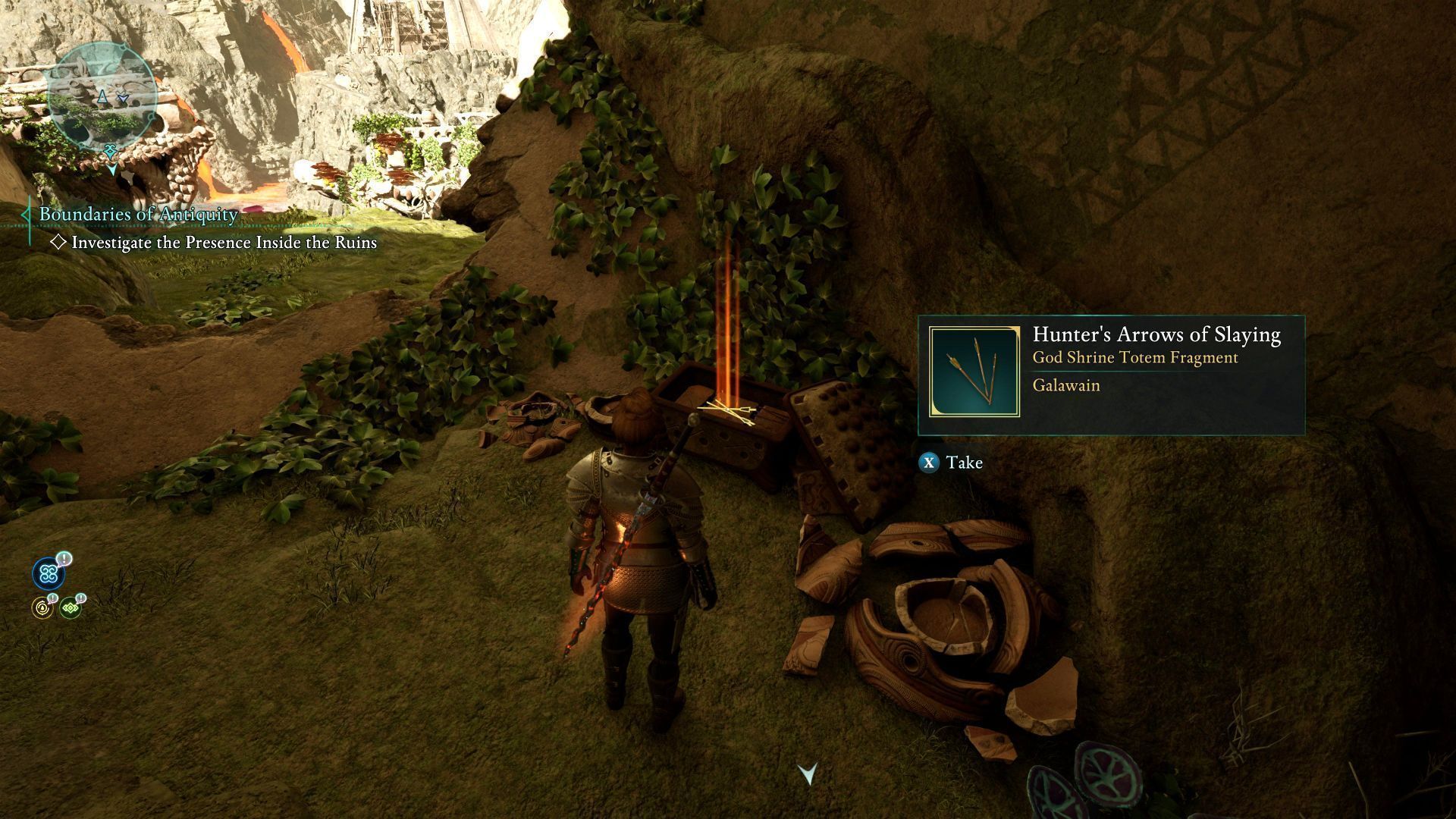Select the Hunter's Arrows of Slaying item icon
This screenshot has width=1456, height=819.
coord(974,372)
